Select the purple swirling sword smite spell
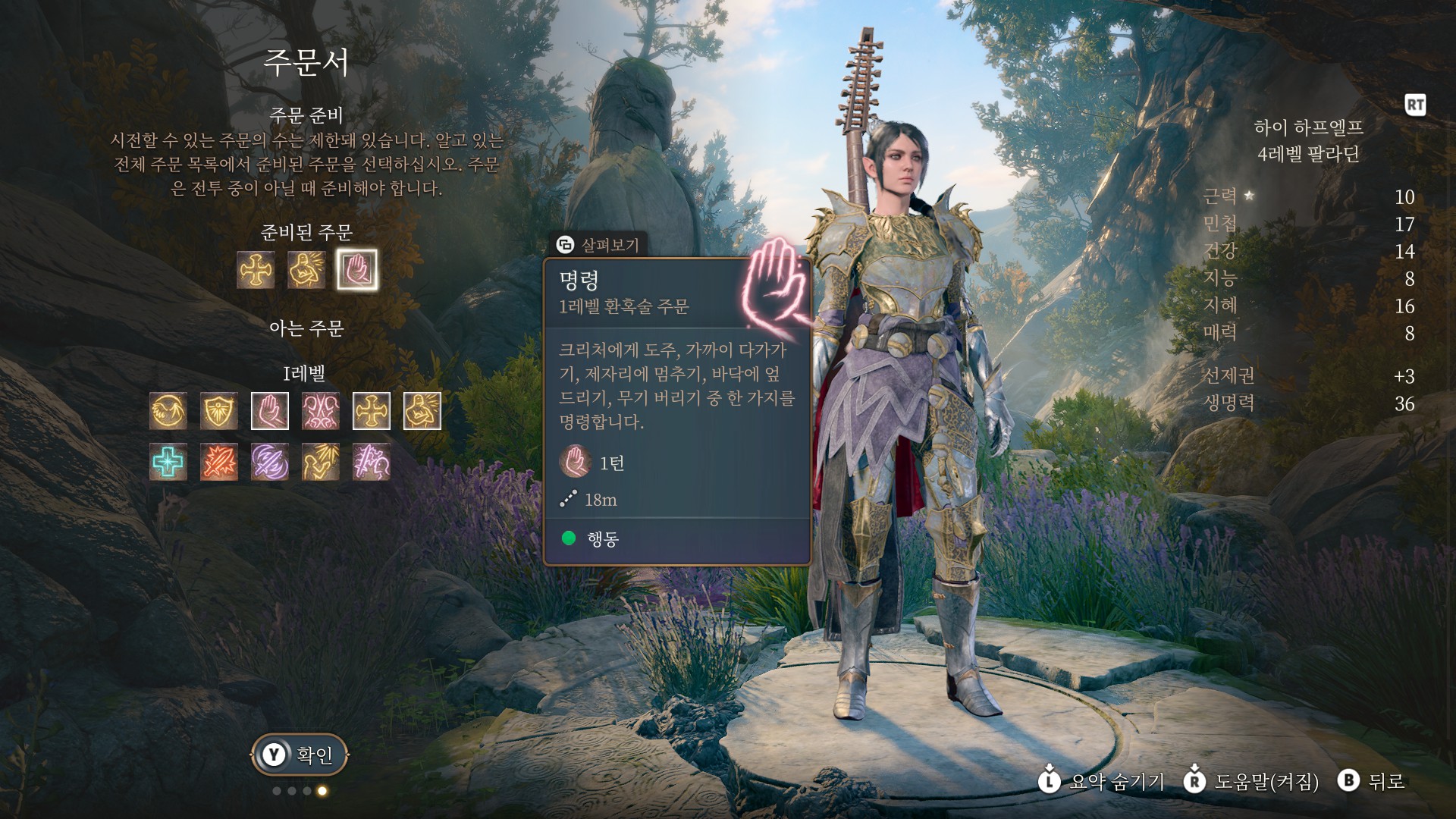The image size is (1456, 819). [x=270, y=462]
